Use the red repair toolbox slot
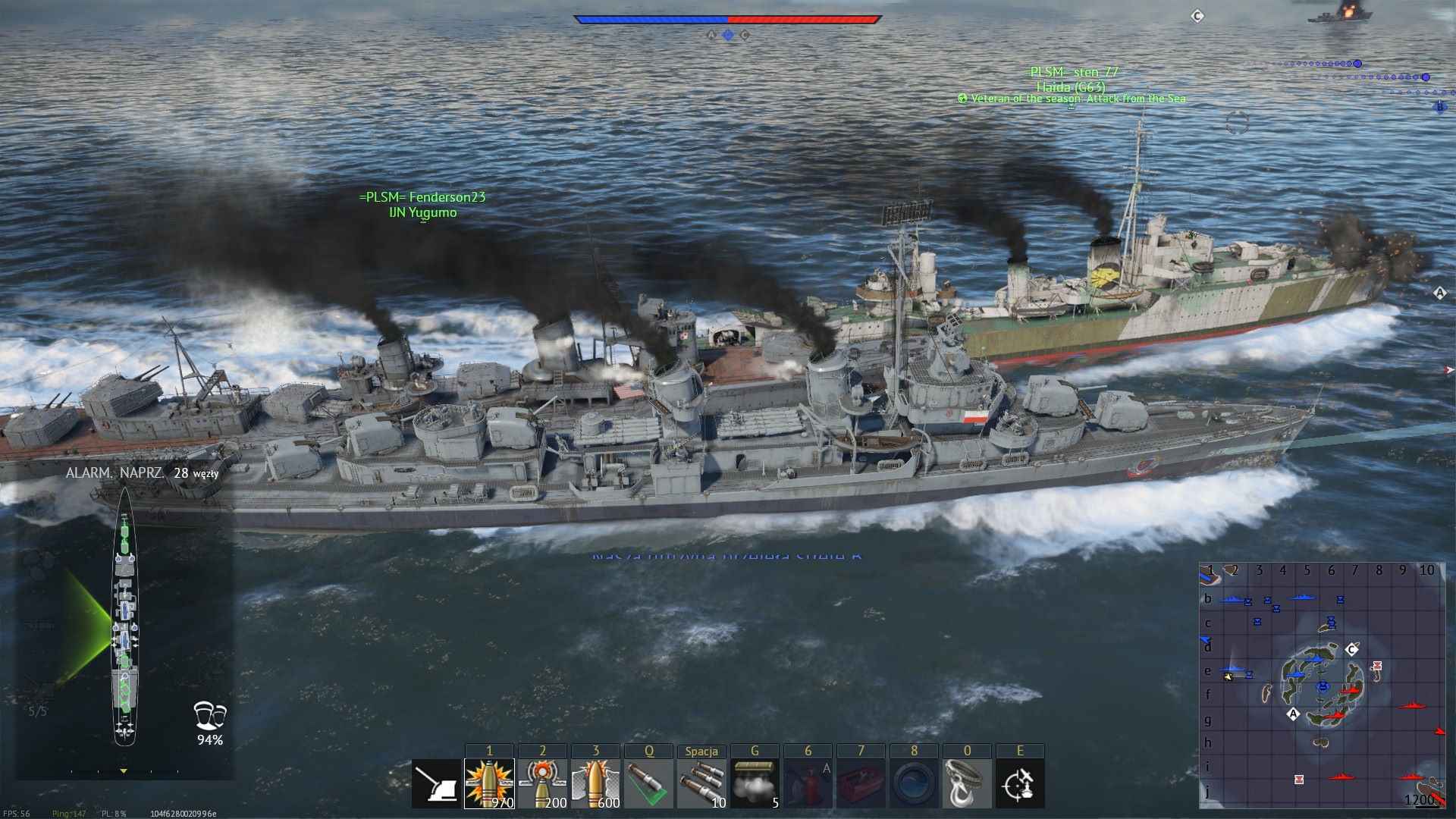Screen dimensions: 1456x819 [861, 784]
